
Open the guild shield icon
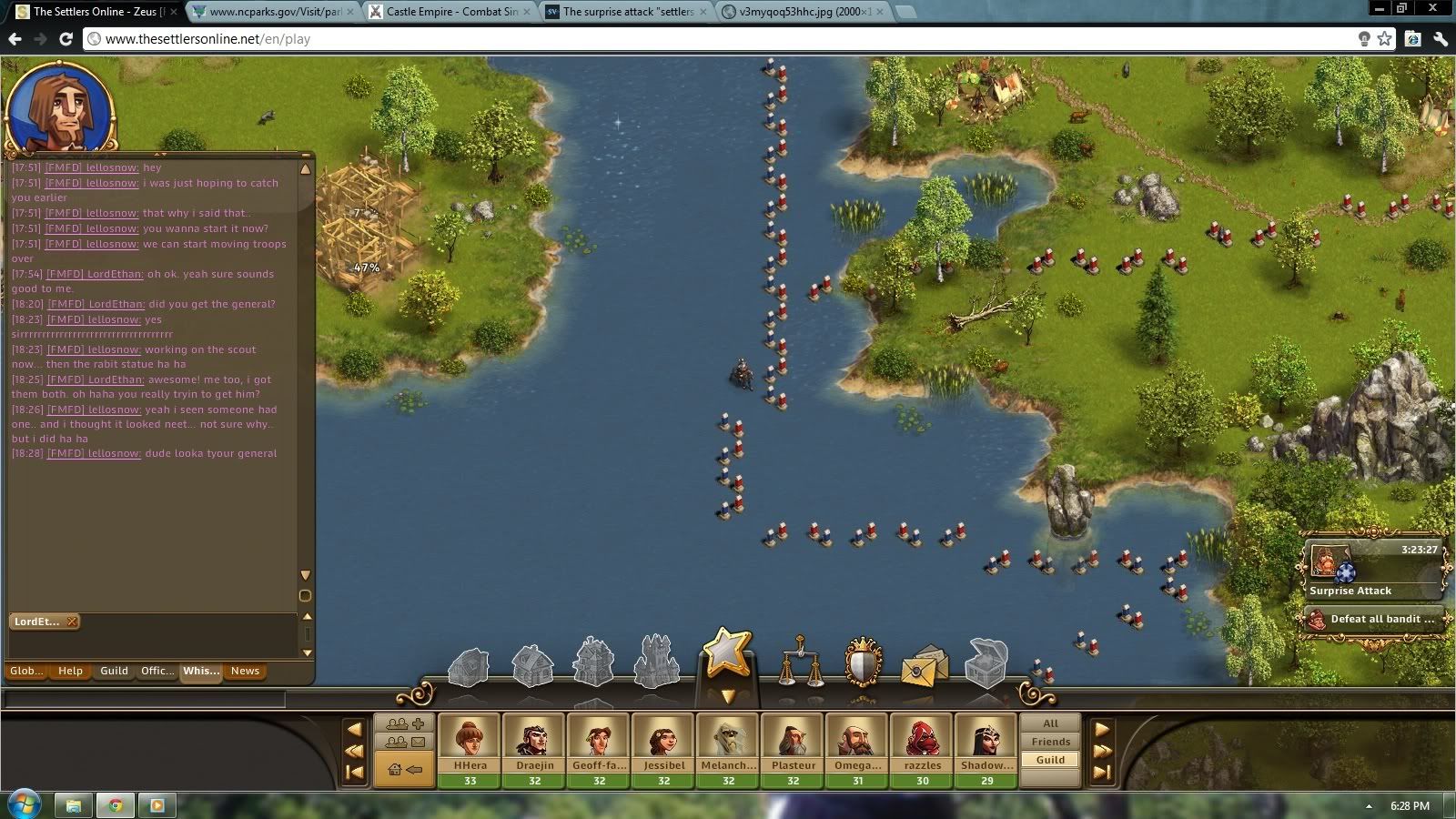[x=863, y=662]
